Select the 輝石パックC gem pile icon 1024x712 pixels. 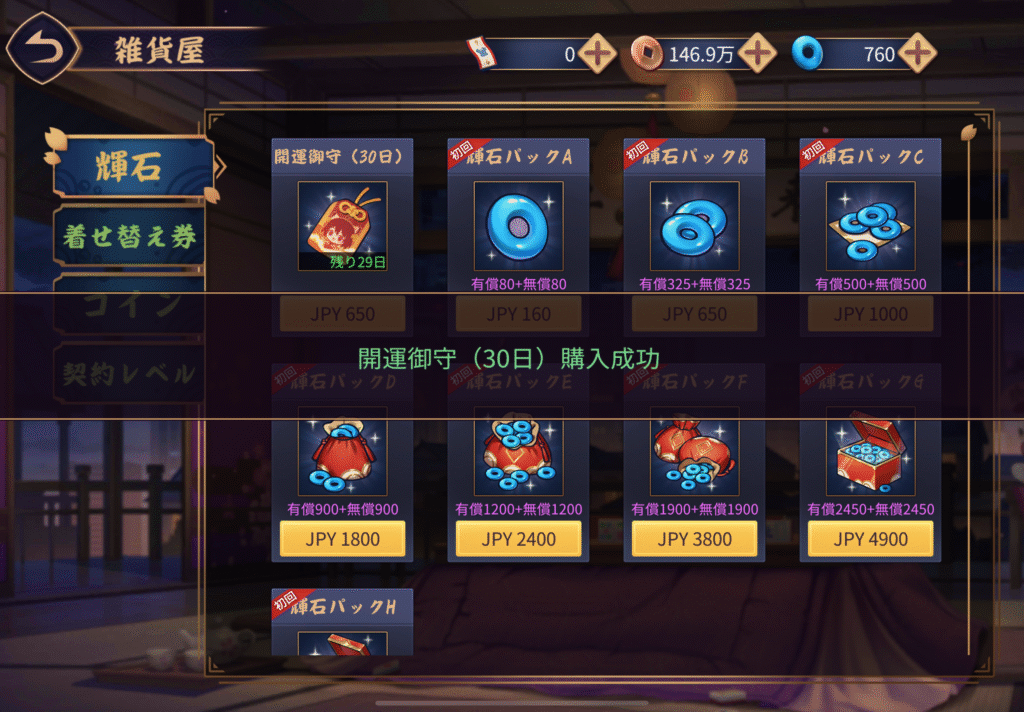click(x=870, y=226)
